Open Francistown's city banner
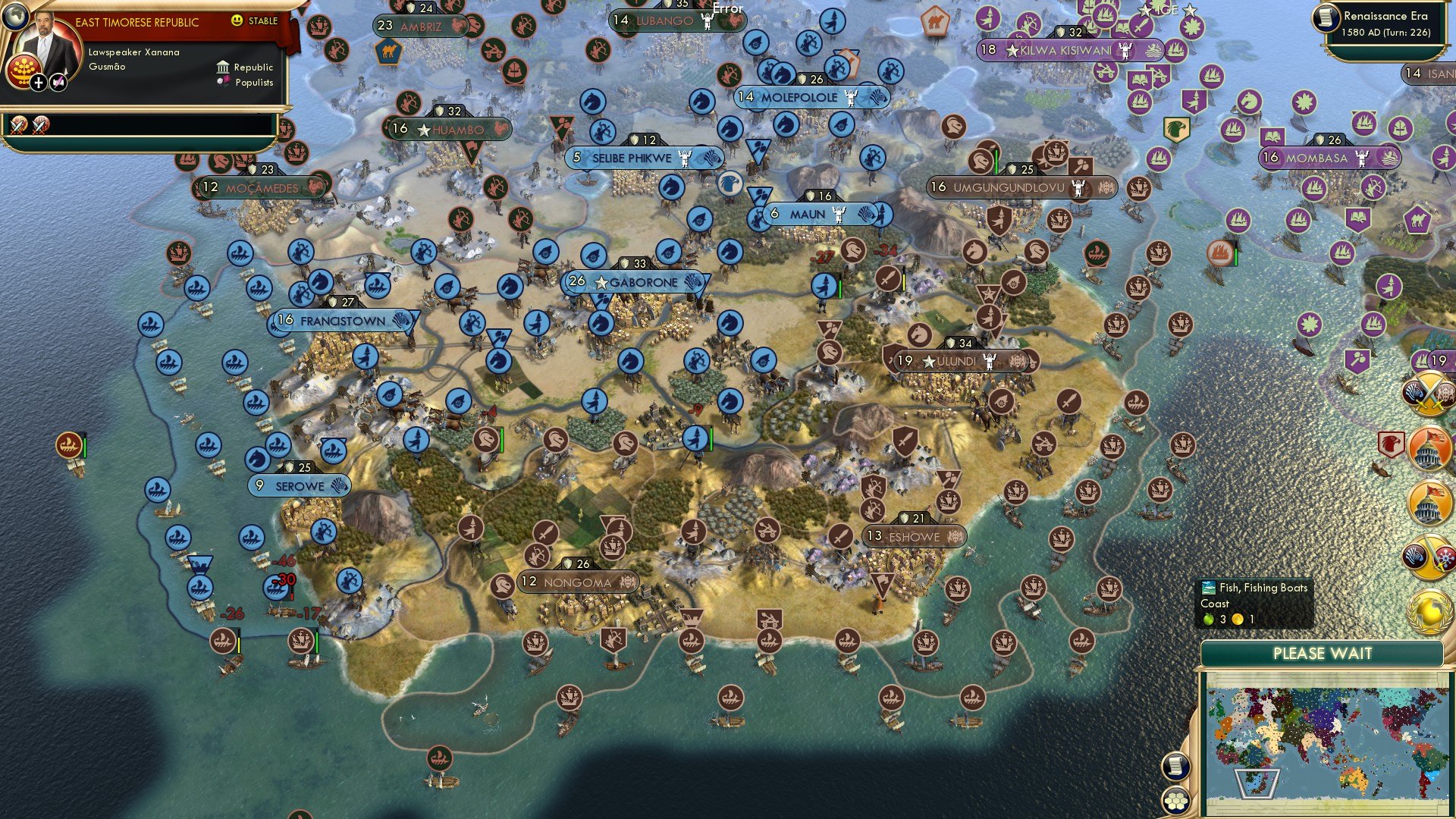Viewport: 1456px width, 819px height. [339, 320]
